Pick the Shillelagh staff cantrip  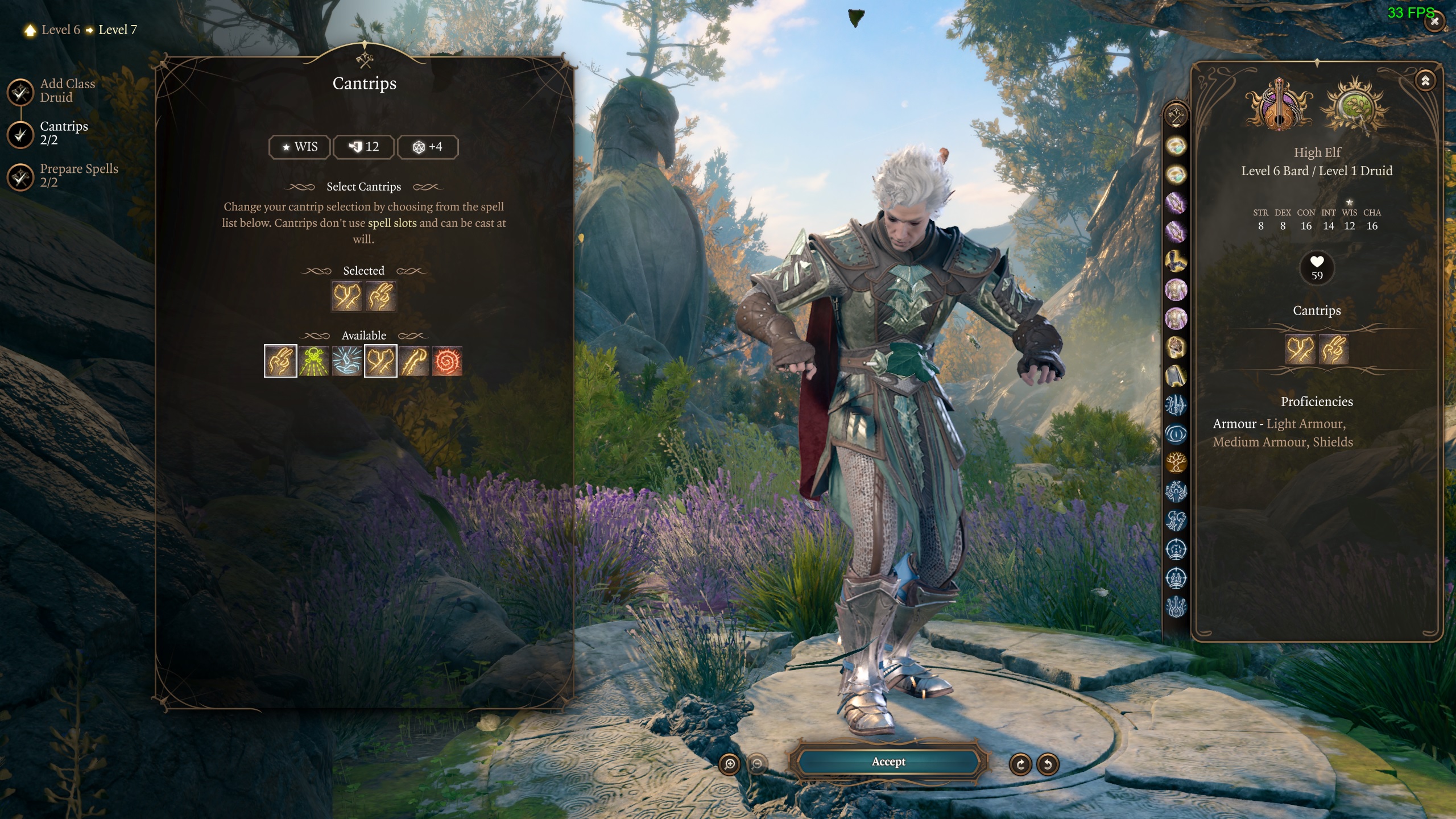coord(413,361)
